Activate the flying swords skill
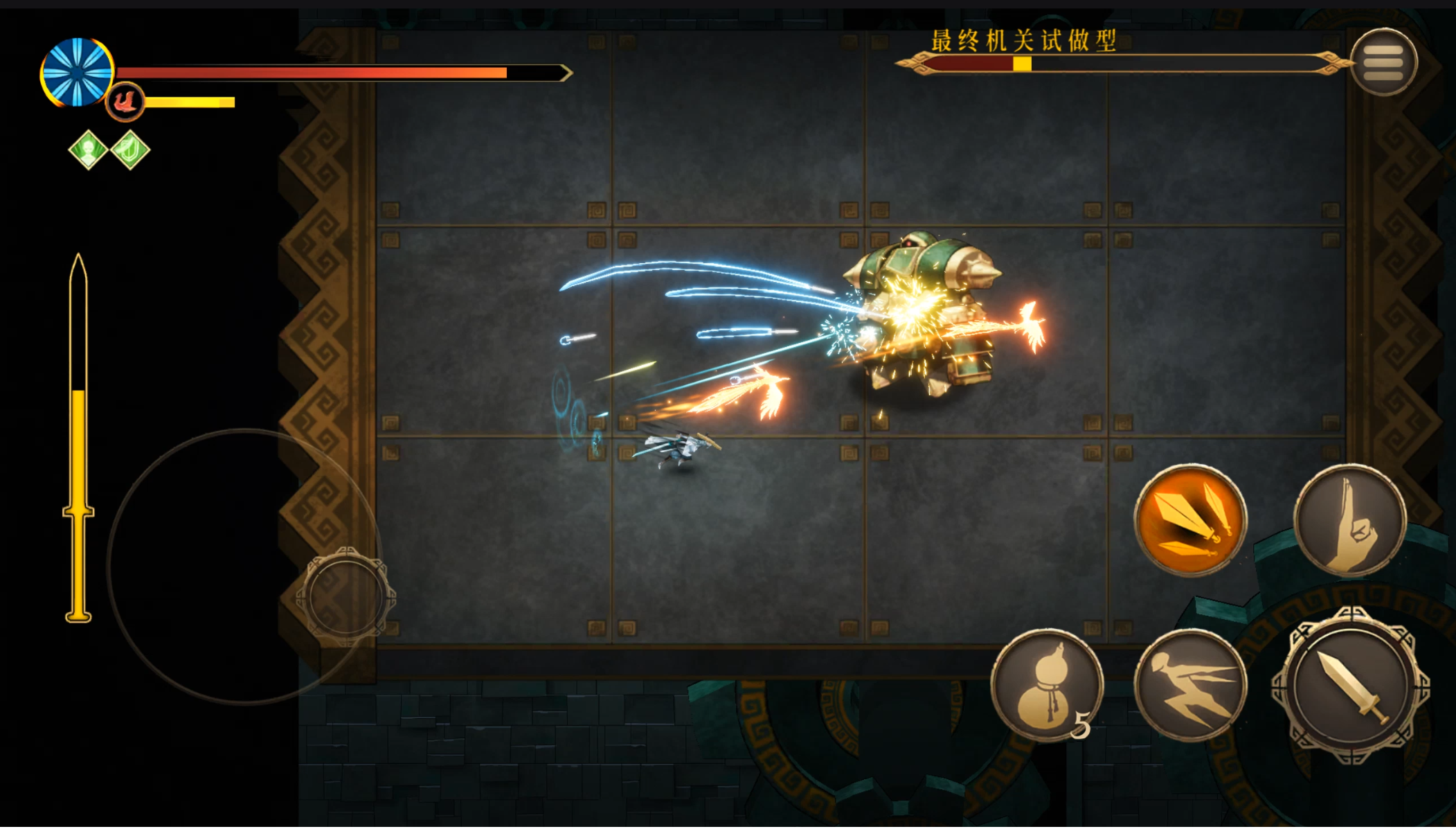The height and width of the screenshot is (829, 1456). pos(1190,520)
